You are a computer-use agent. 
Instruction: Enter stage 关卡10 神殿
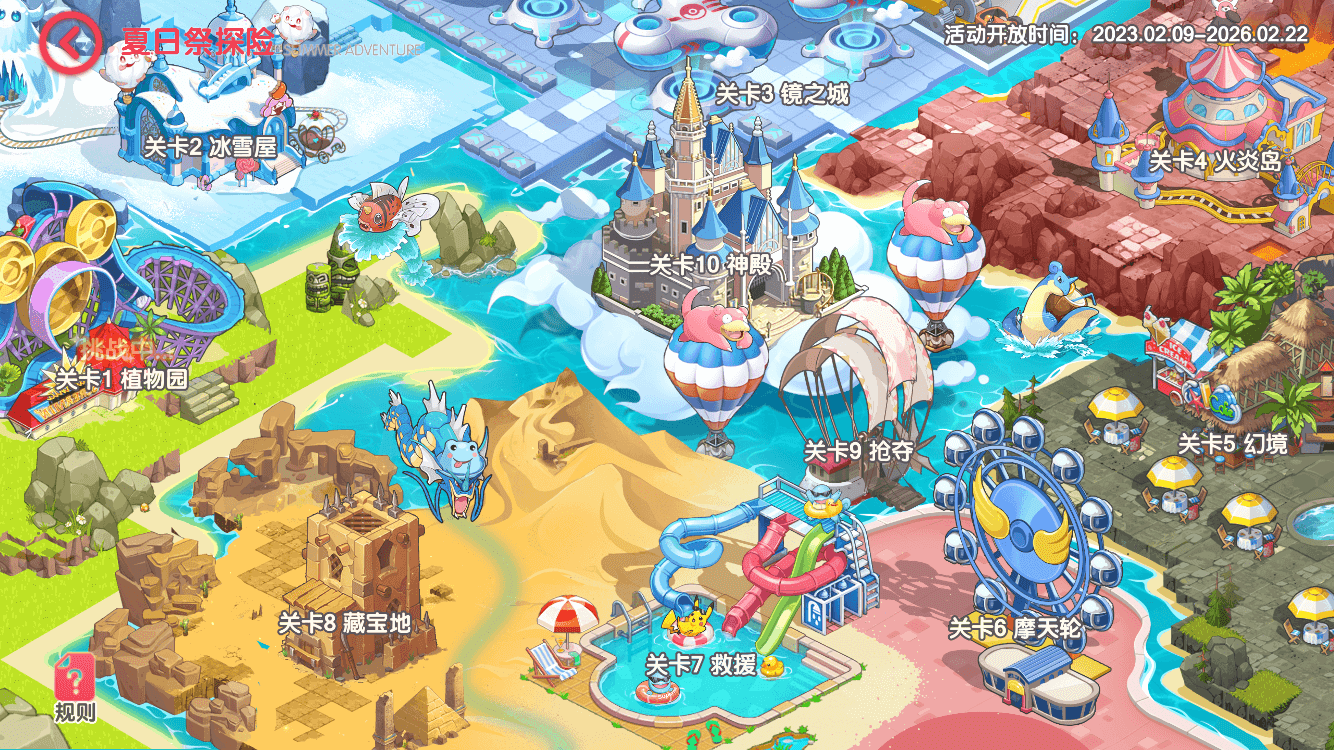711,265
